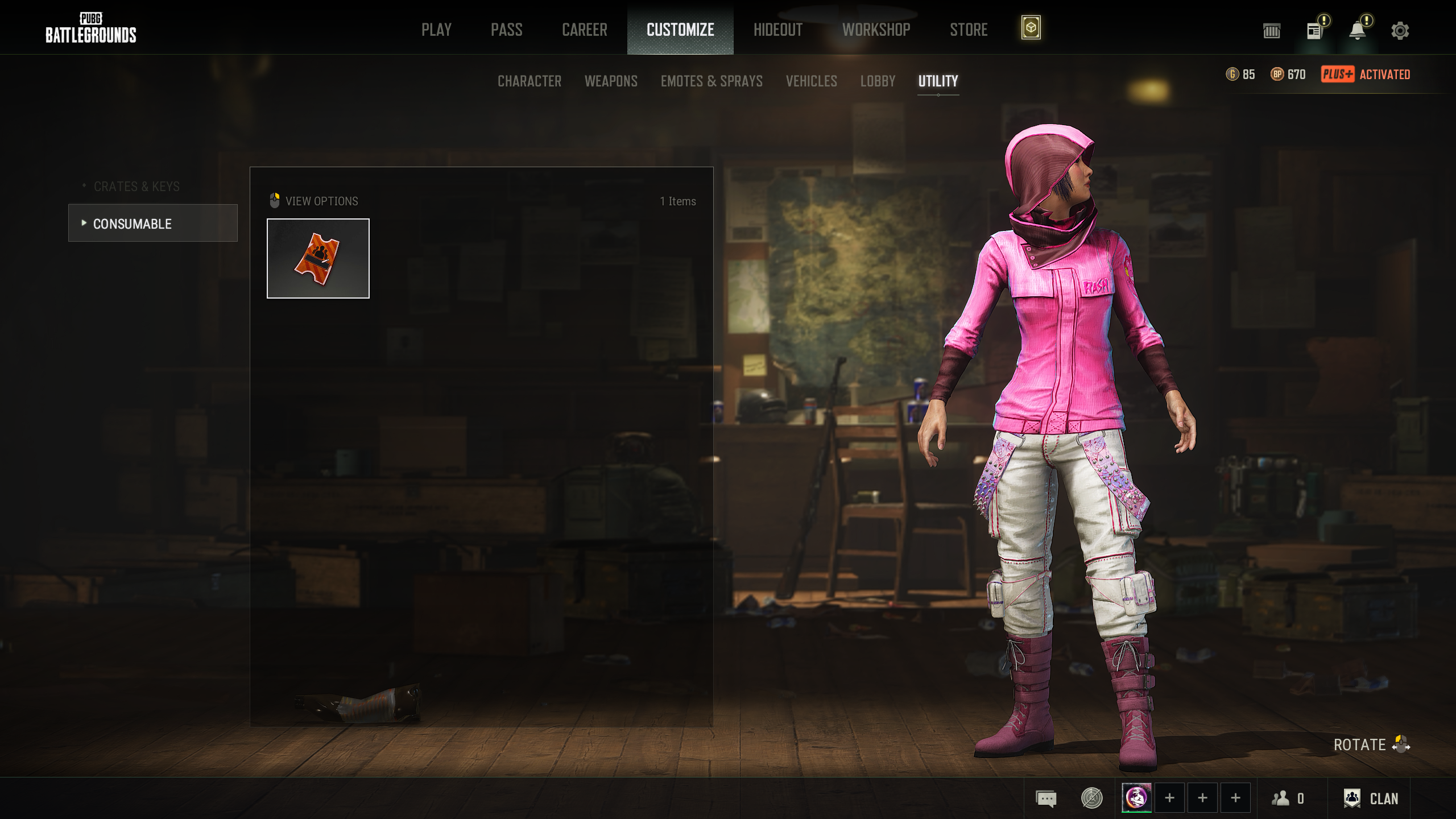Open the View Options control
Screen dimensions: 1456x819
(x=315, y=201)
